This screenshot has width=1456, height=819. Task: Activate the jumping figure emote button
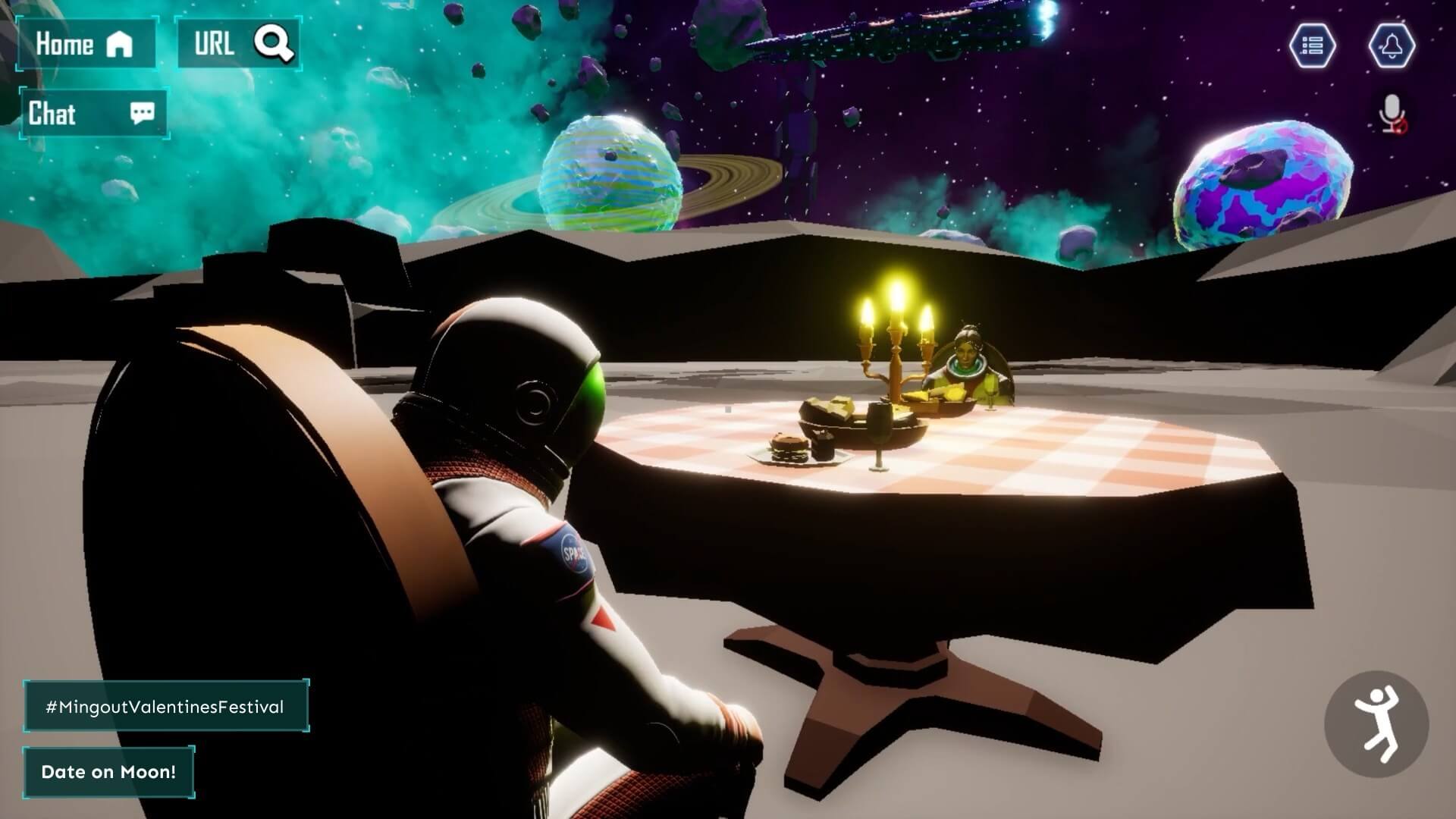coord(1376,723)
